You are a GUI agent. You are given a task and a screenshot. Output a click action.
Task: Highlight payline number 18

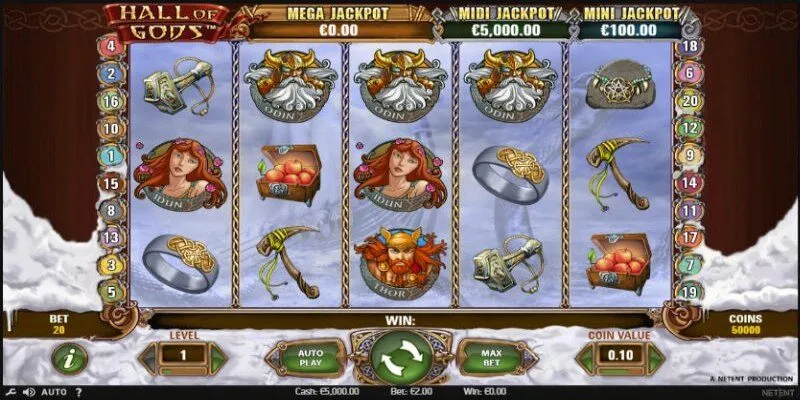click(x=687, y=48)
